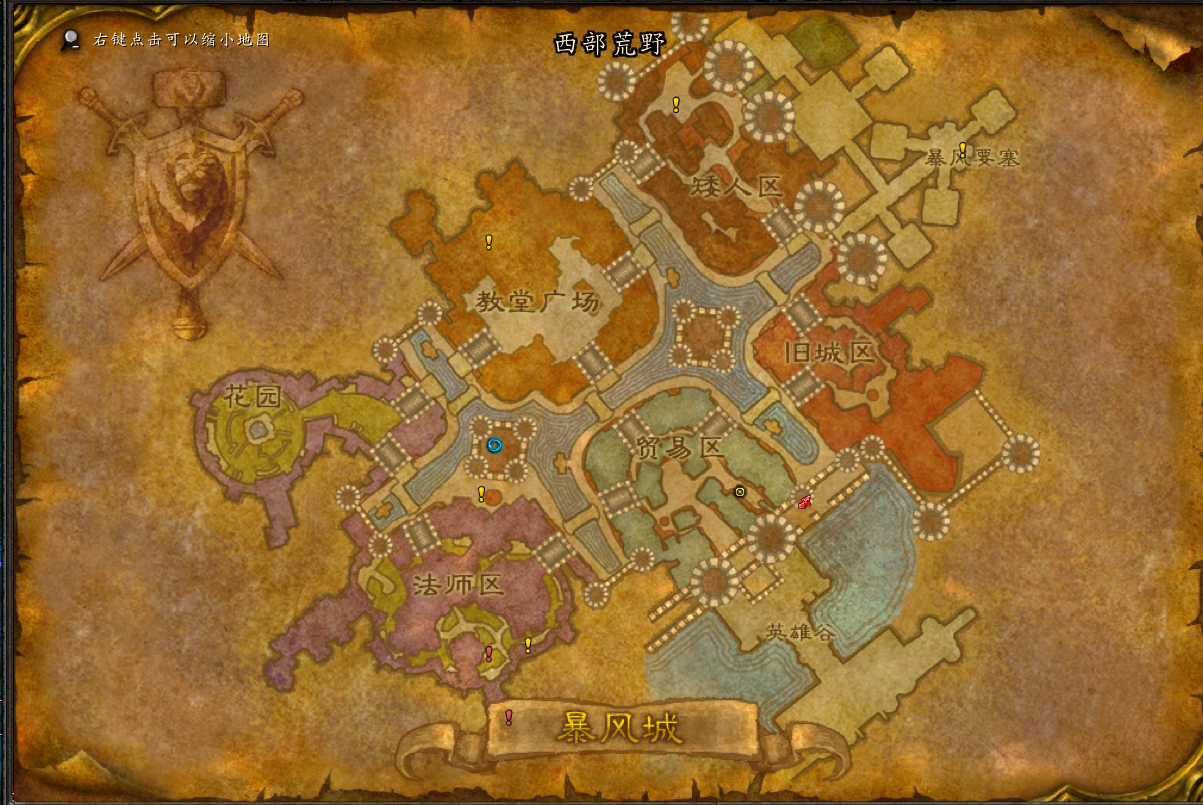This screenshot has height=805, width=1203.
Task: Click the yellow quest marker in Dwarven District
Action: point(676,104)
